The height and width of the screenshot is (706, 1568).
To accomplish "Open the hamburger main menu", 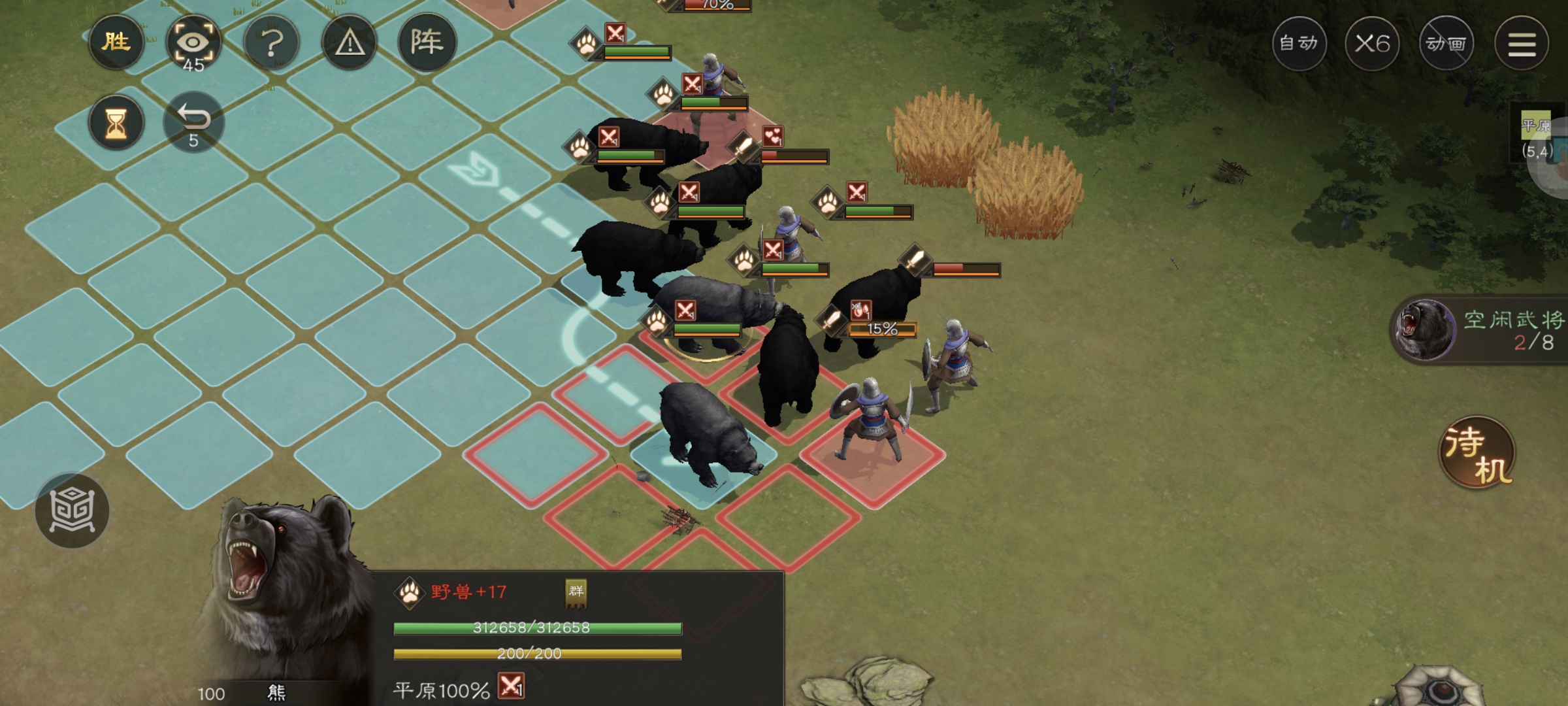I will (1522, 44).
